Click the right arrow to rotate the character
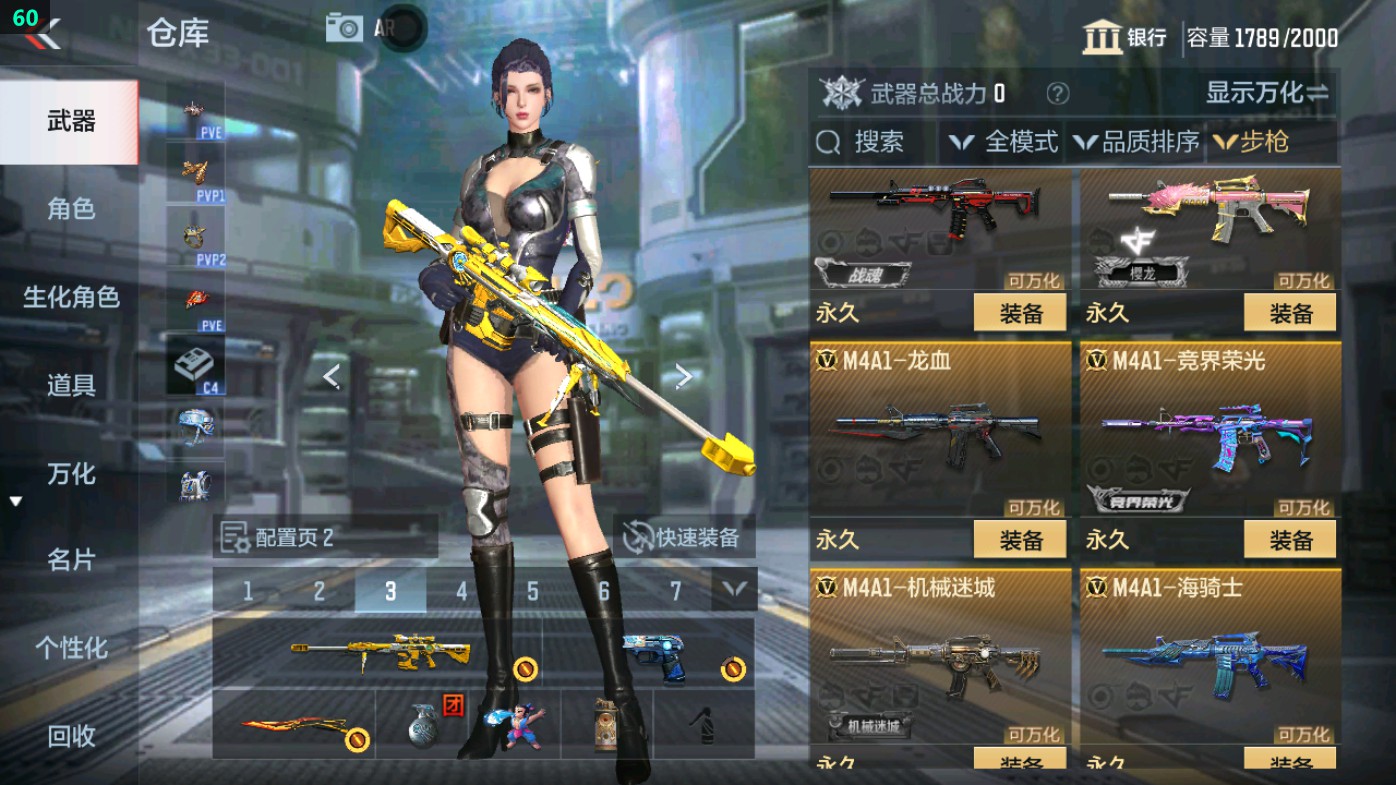The image size is (1396, 785). click(x=685, y=374)
